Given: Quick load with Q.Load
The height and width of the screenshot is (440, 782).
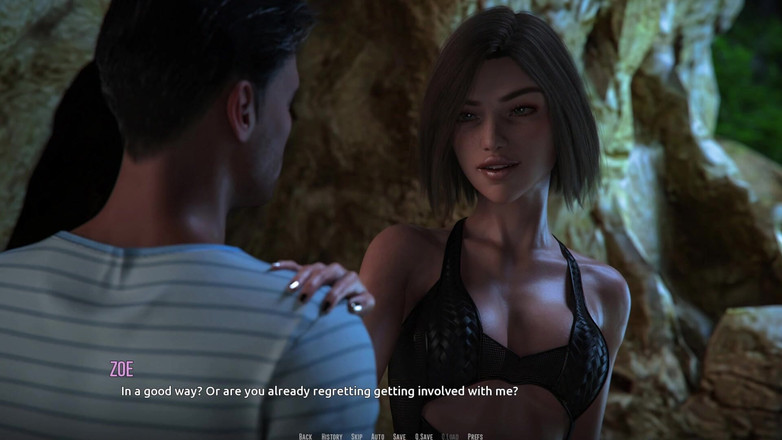Looking at the screenshot, I should point(450,436).
